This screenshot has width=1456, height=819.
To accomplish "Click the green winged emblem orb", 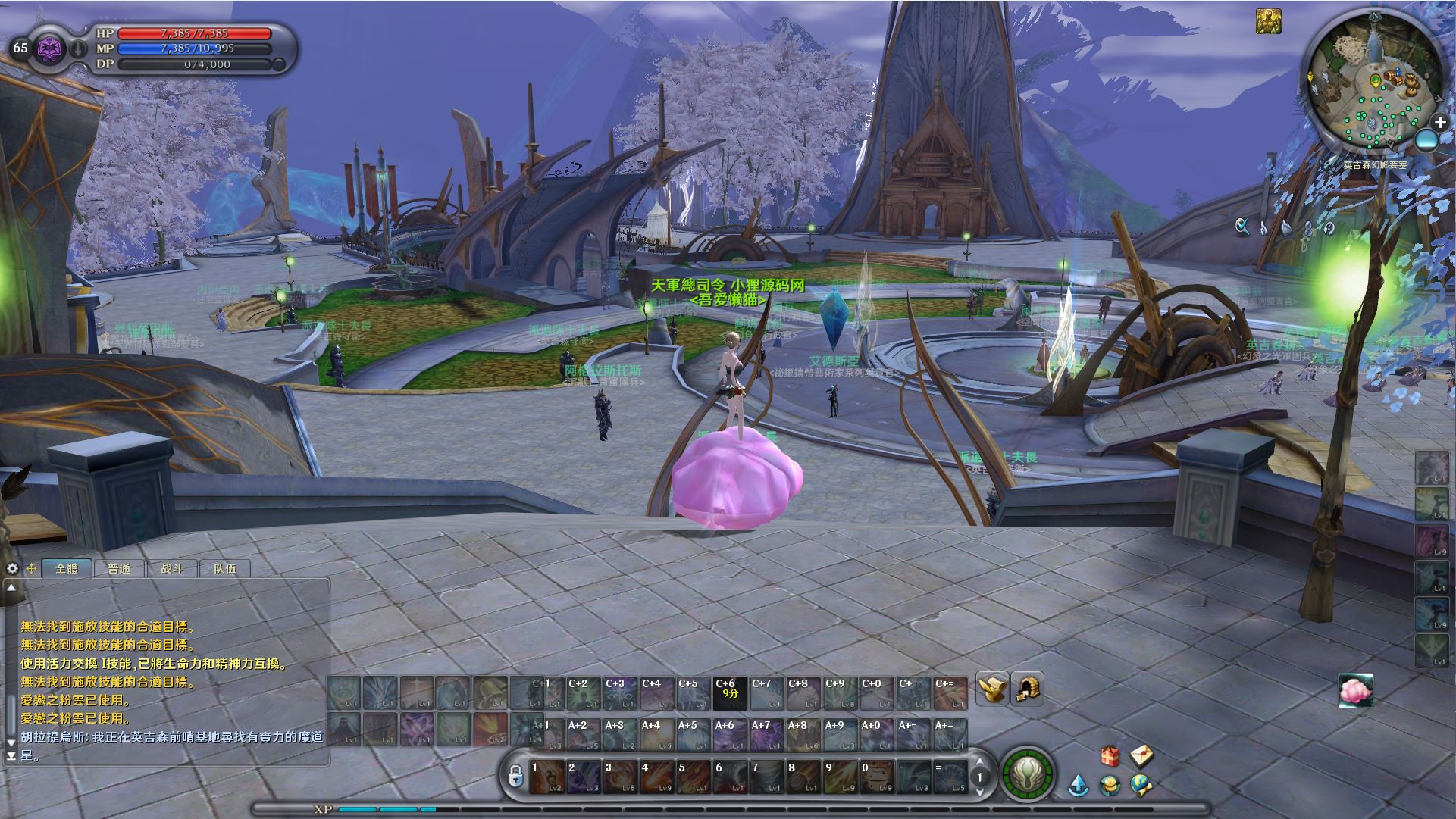I will [x=1028, y=775].
